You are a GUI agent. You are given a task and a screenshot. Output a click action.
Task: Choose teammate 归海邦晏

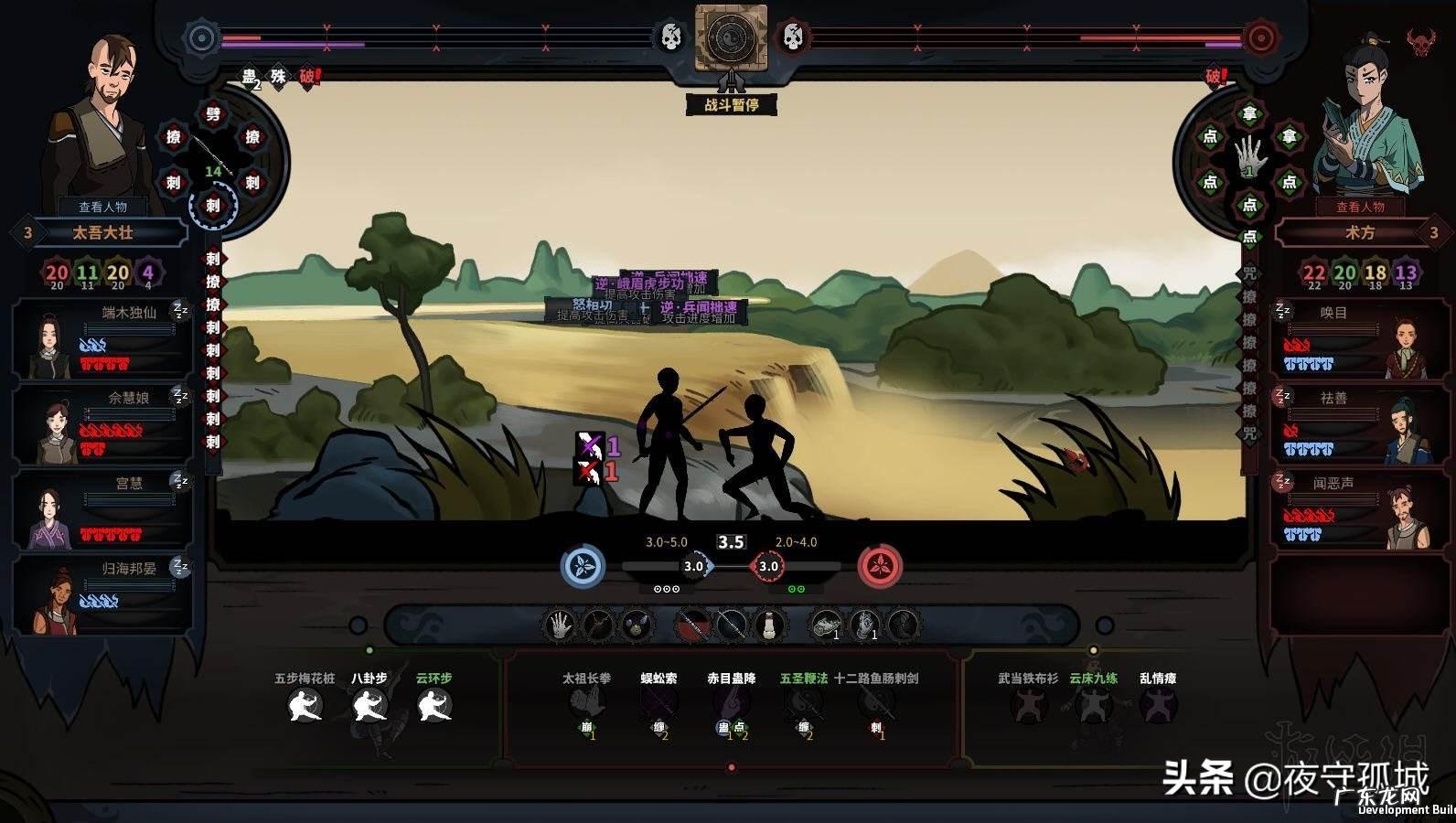click(x=102, y=594)
